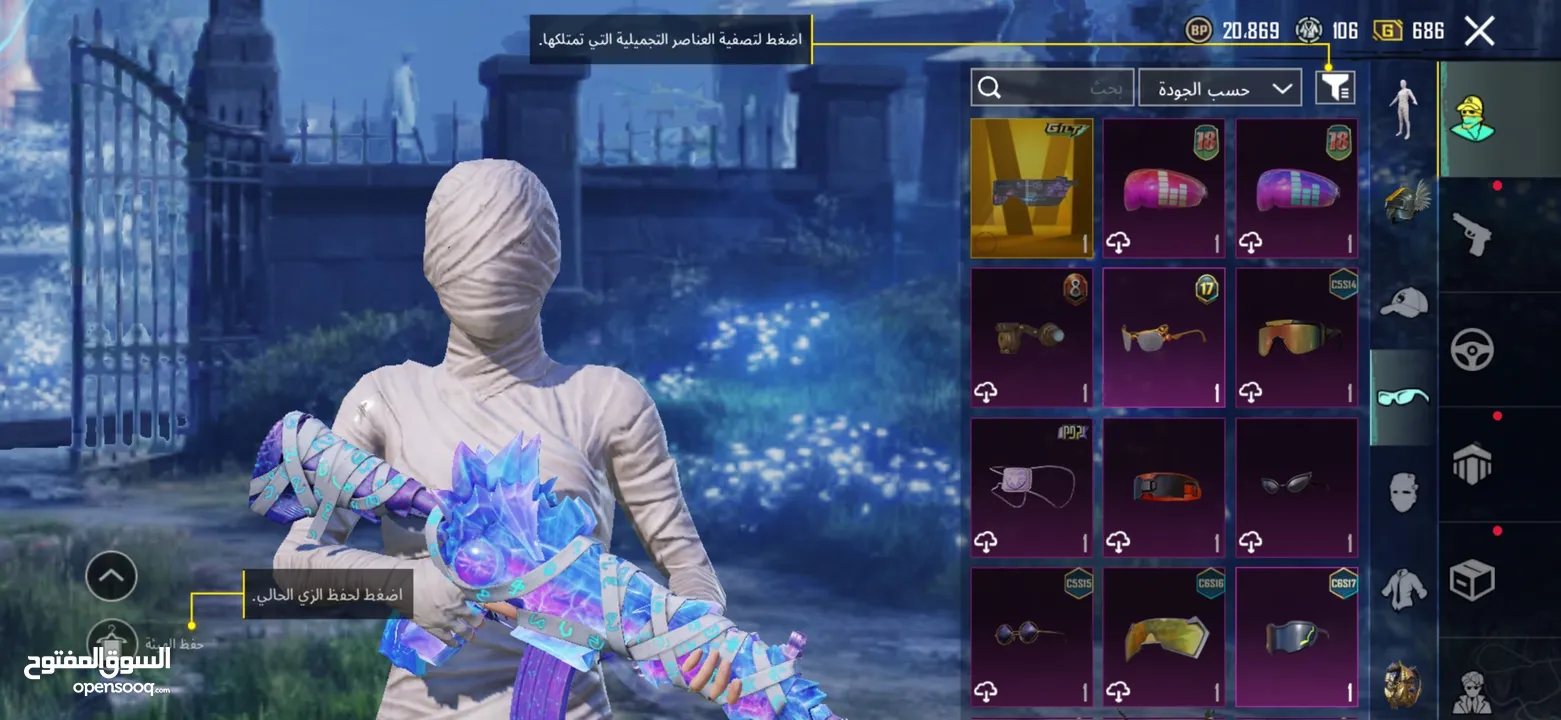Viewport: 1561px width, 720px height.
Task: Select the golden Gilt weapon thumbnail
Action: pyautogui.click(x=1031, y=187)
